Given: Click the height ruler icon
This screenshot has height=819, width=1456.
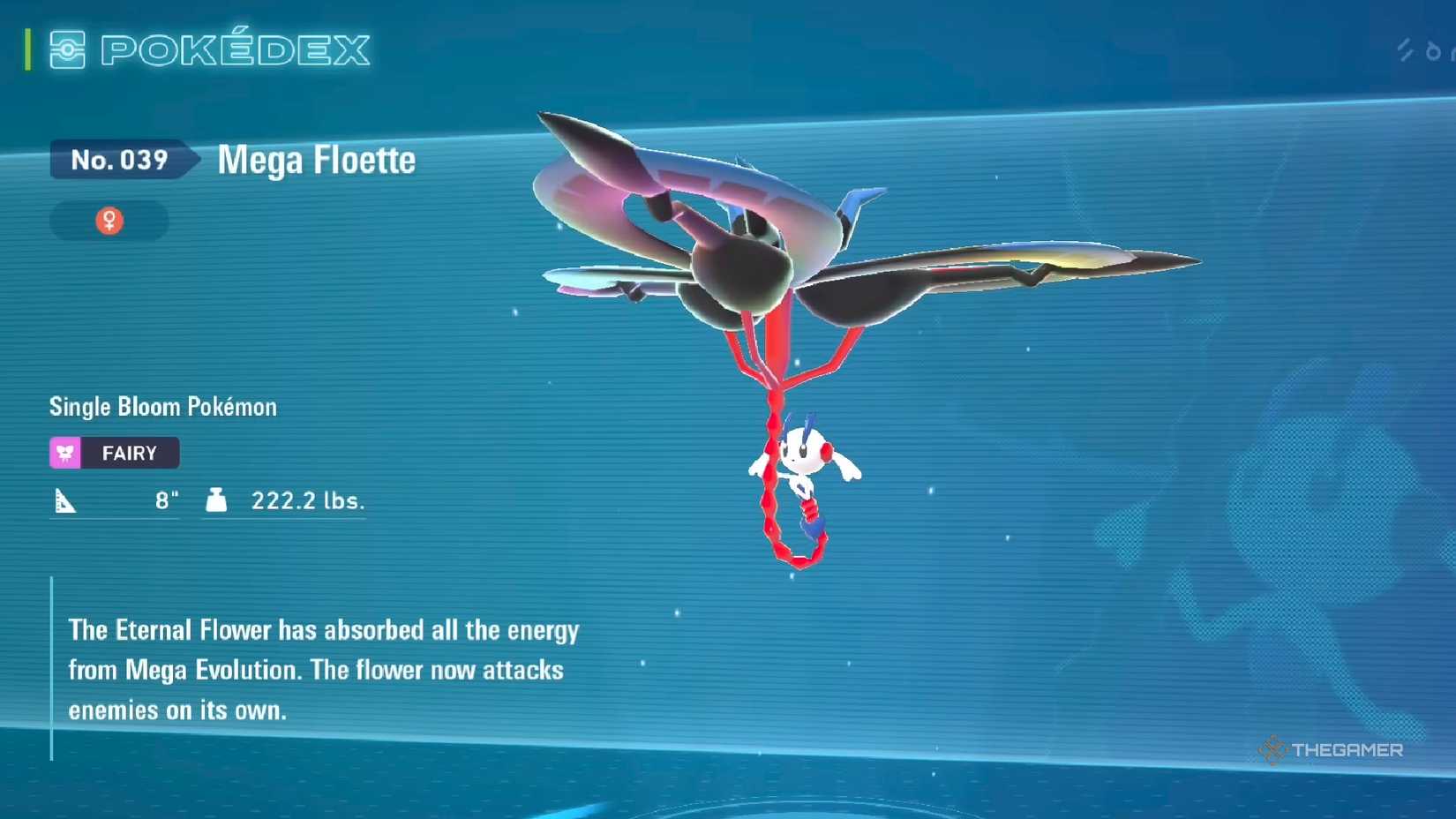Looking at the screenshot, I should (x=64, y=500).
